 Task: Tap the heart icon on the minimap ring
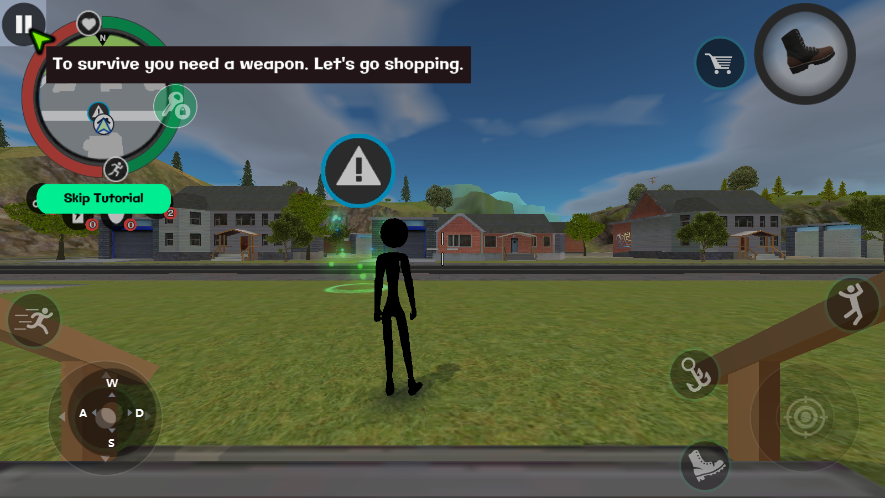89,22
